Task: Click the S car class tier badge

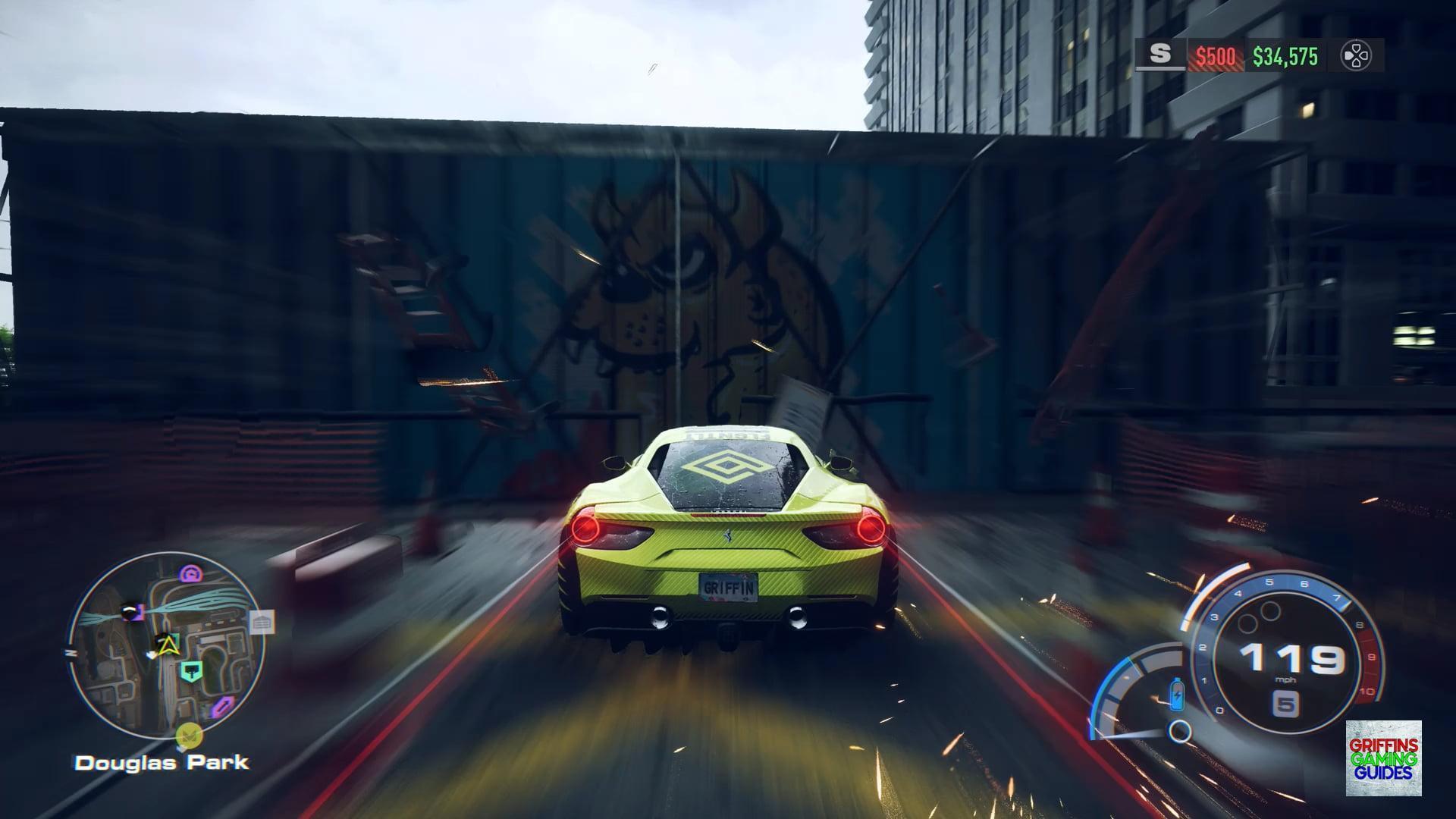Action: [x=1159, y=55]
